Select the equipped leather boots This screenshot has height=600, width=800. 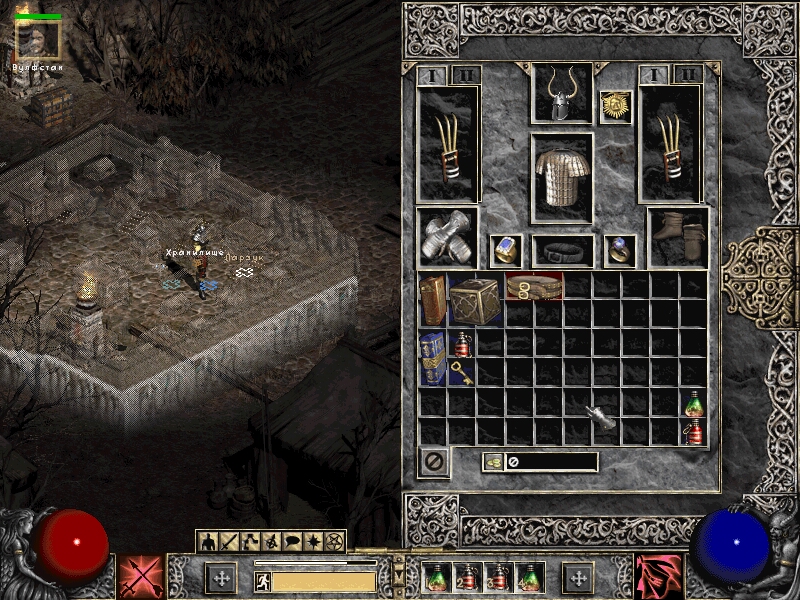click(679, 237)
